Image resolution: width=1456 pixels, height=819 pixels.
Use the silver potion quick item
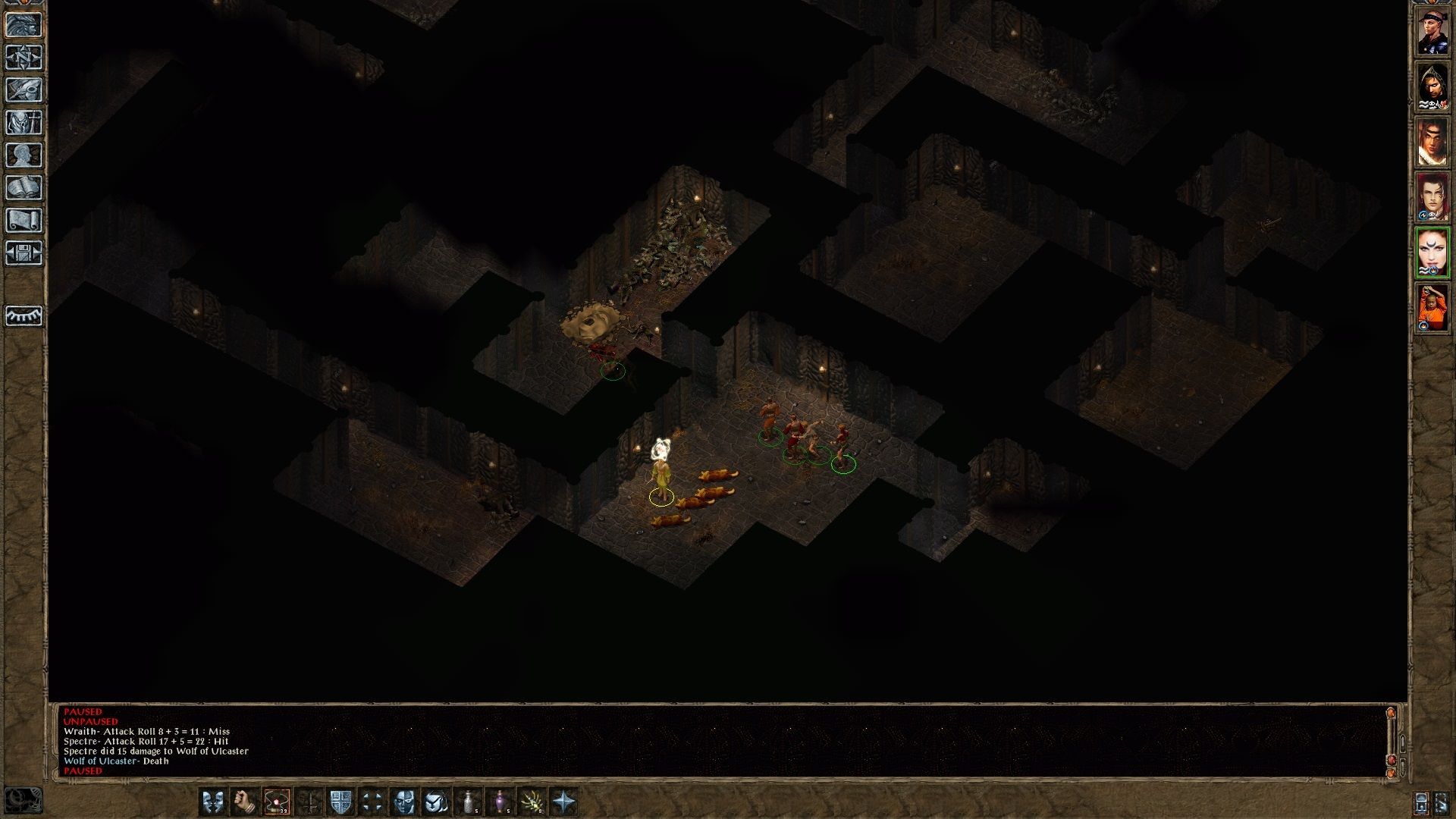click(x=469, y=802)
